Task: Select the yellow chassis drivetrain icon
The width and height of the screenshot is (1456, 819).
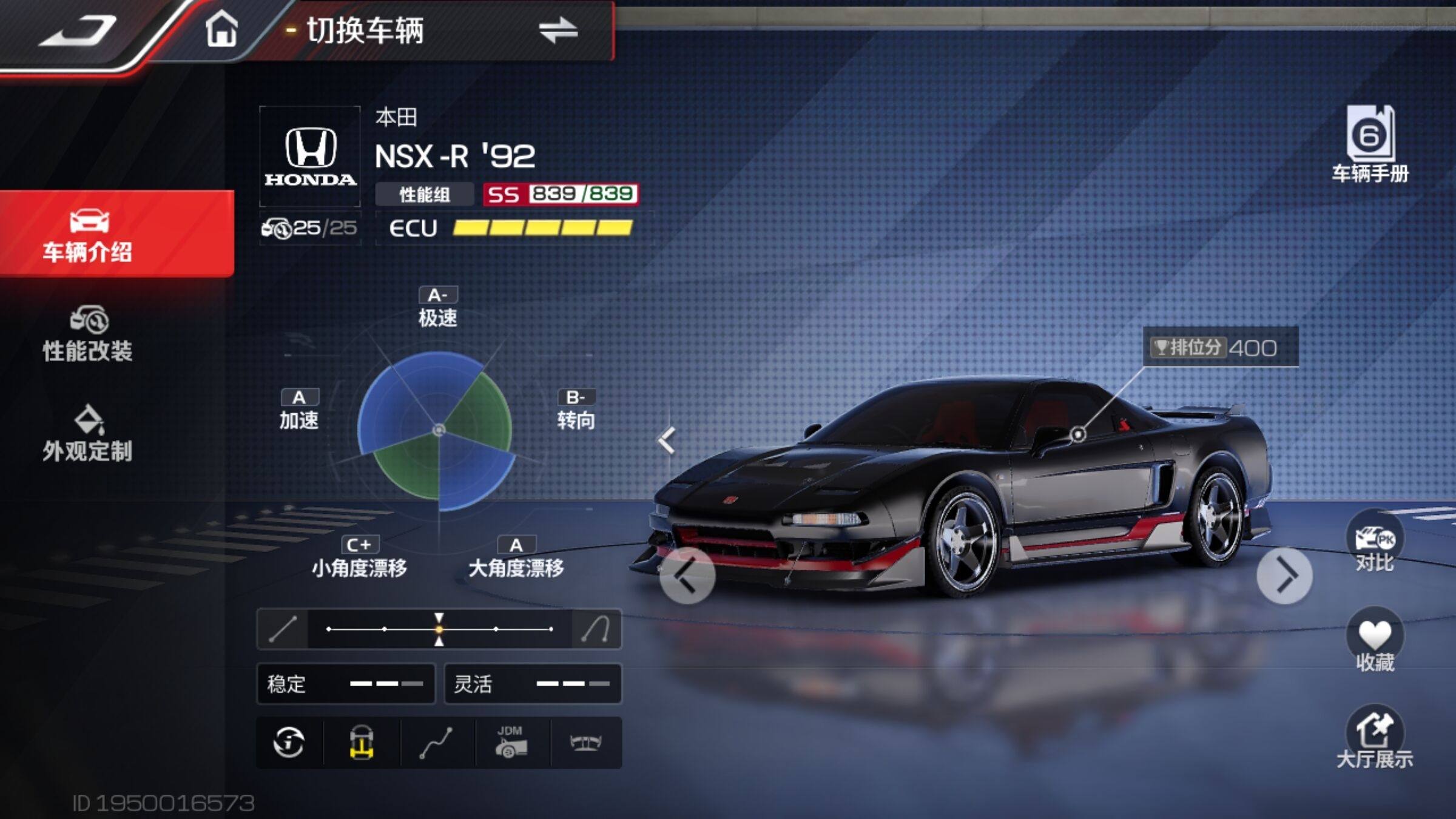Action: (362, 743)
